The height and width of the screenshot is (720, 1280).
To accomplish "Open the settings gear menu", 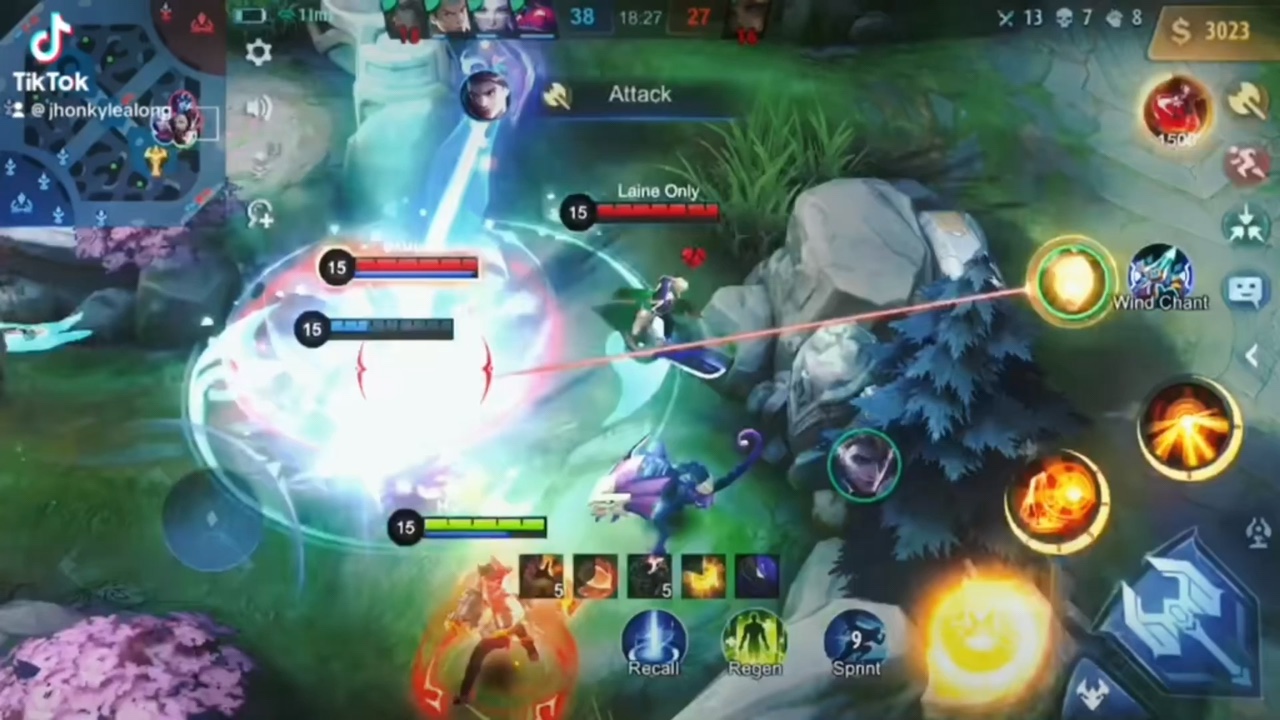I will click(x=258, y=52).
